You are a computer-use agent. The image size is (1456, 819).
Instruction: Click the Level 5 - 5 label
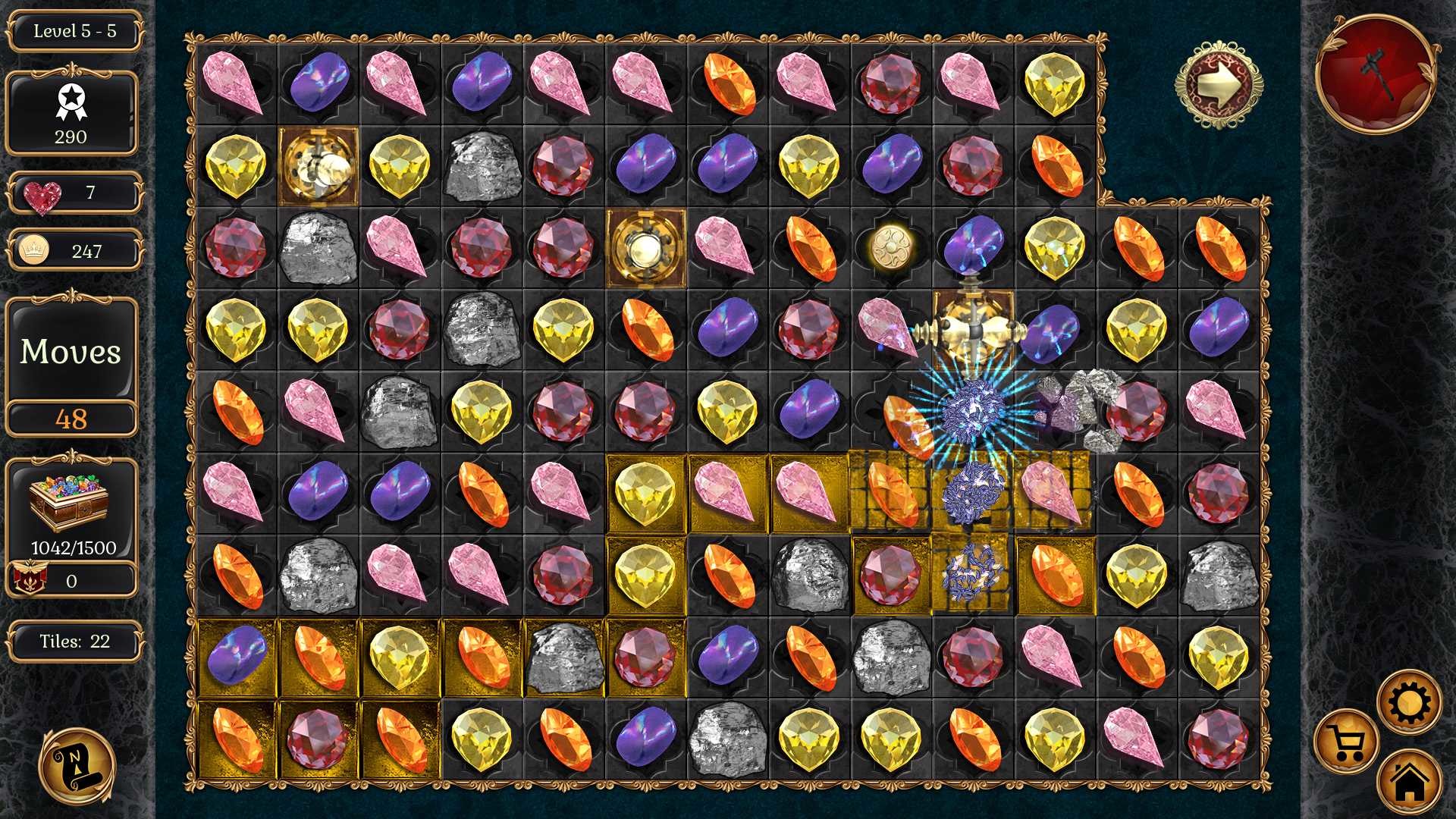click(72, 32)
